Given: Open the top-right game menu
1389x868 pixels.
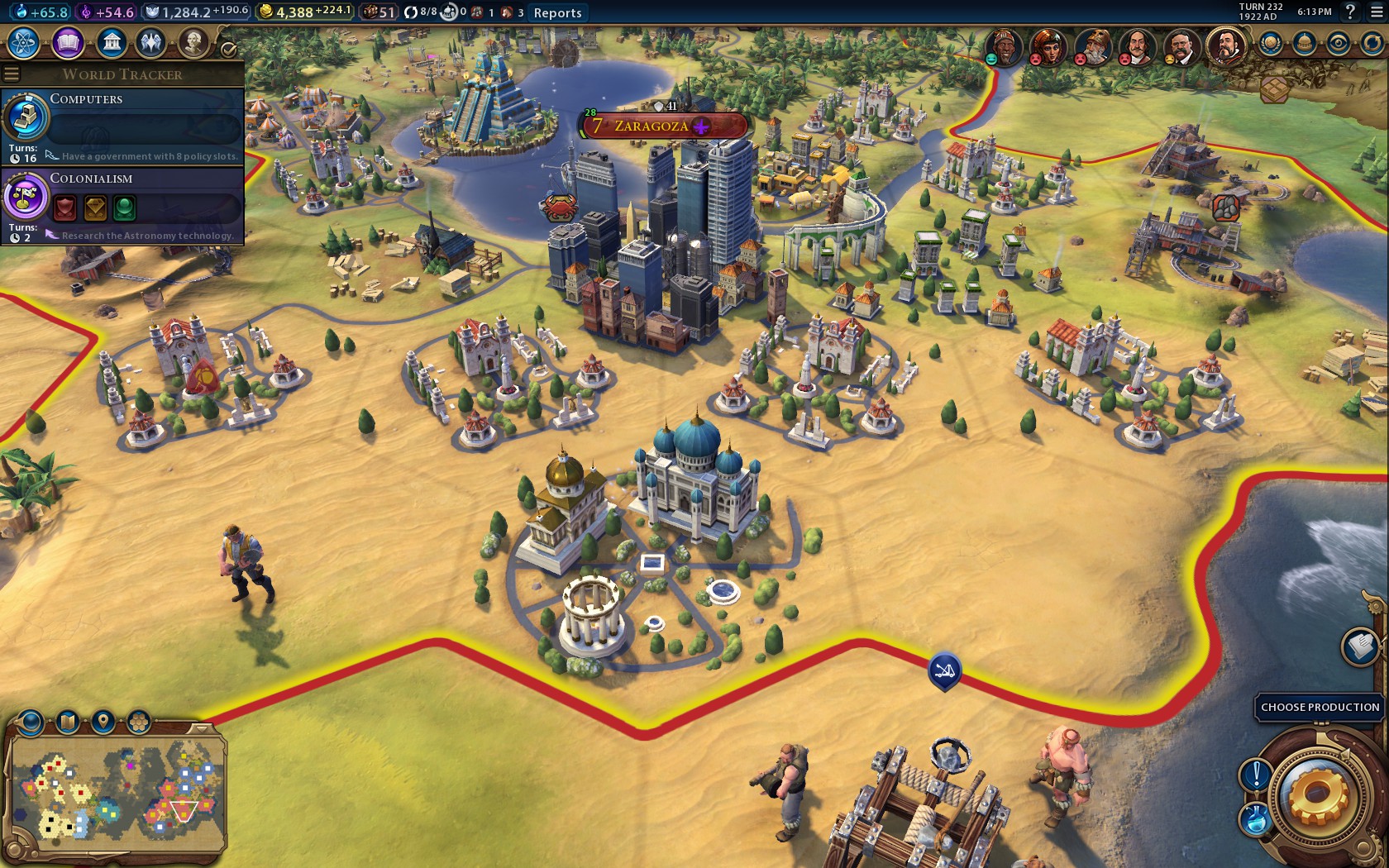Looking at the screenshot, I should click(x=1376, y=12).
